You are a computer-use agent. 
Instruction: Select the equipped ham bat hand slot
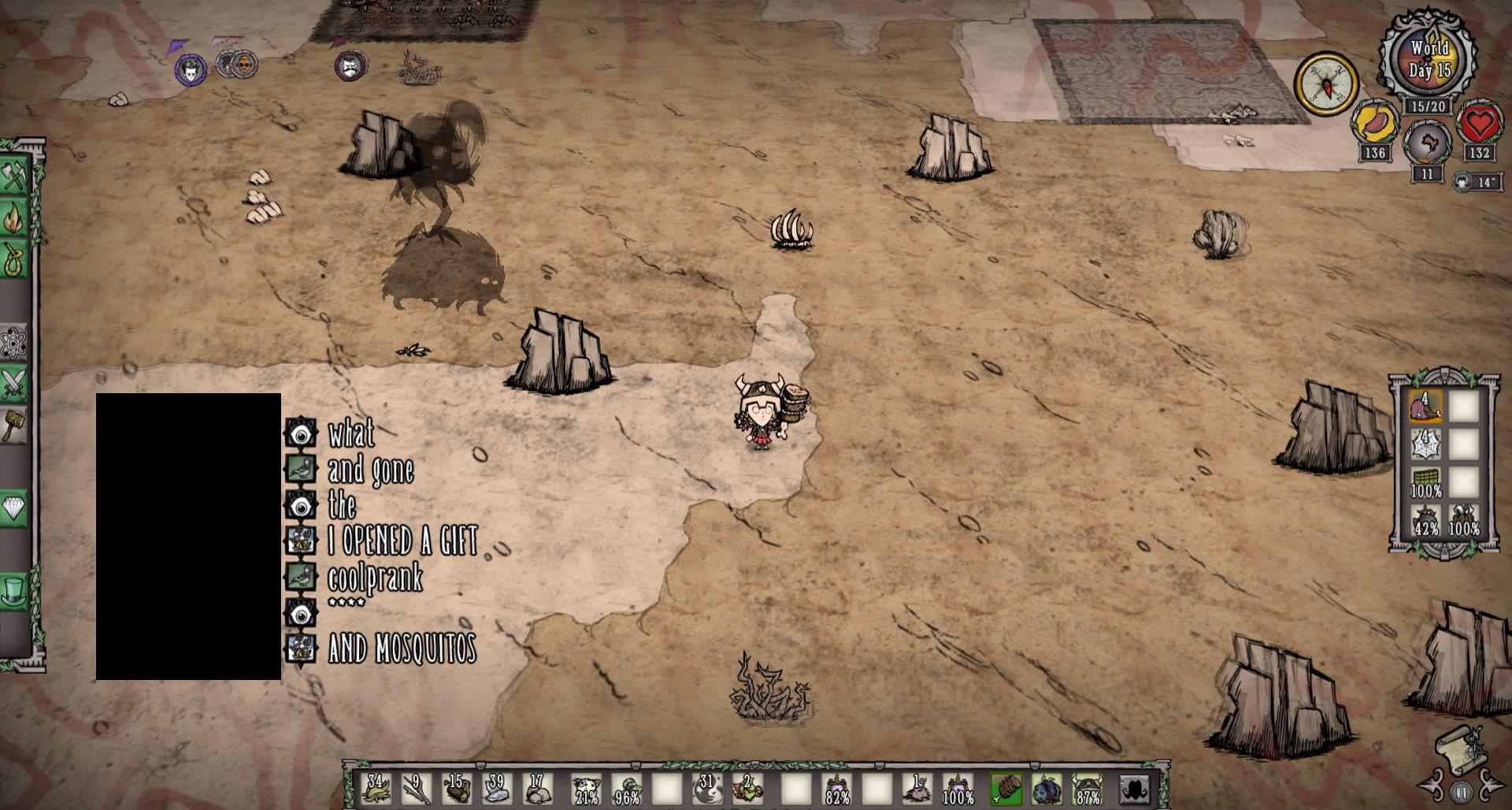click(x=1006, y=788)
